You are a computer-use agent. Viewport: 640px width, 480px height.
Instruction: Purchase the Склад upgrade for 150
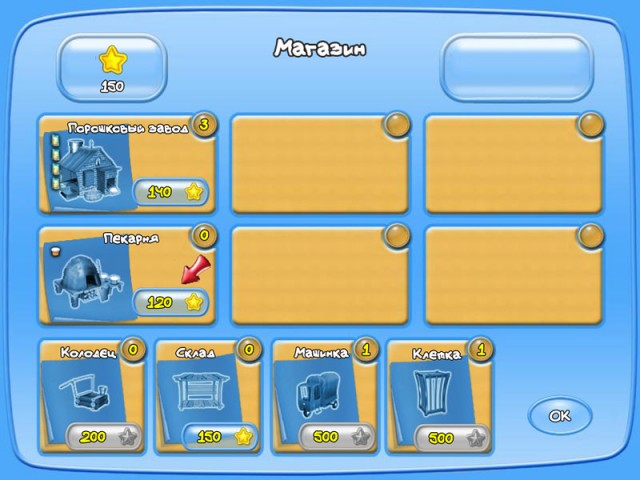point(219,437)
